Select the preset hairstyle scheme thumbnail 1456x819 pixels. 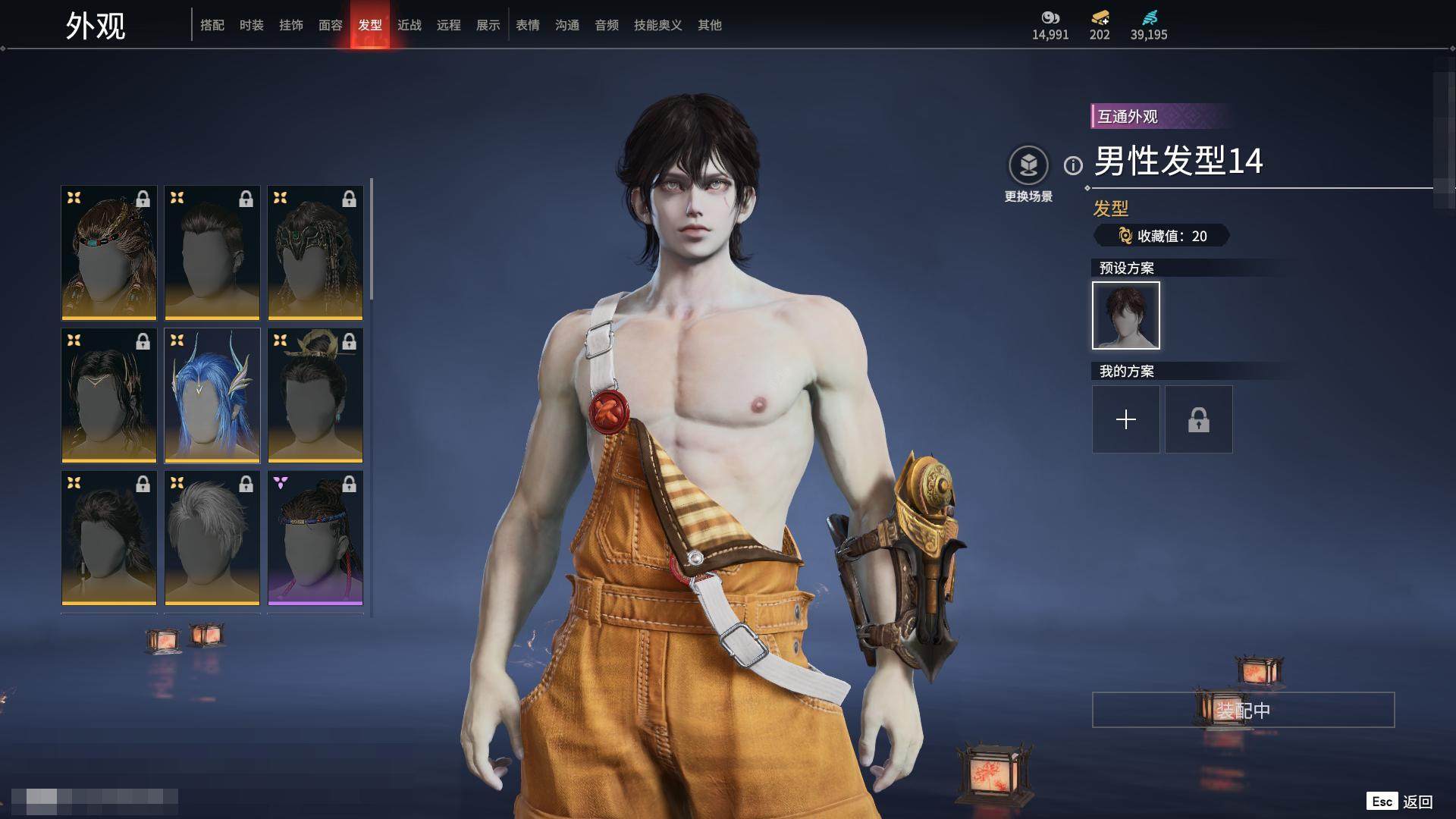click(1125, 315)
